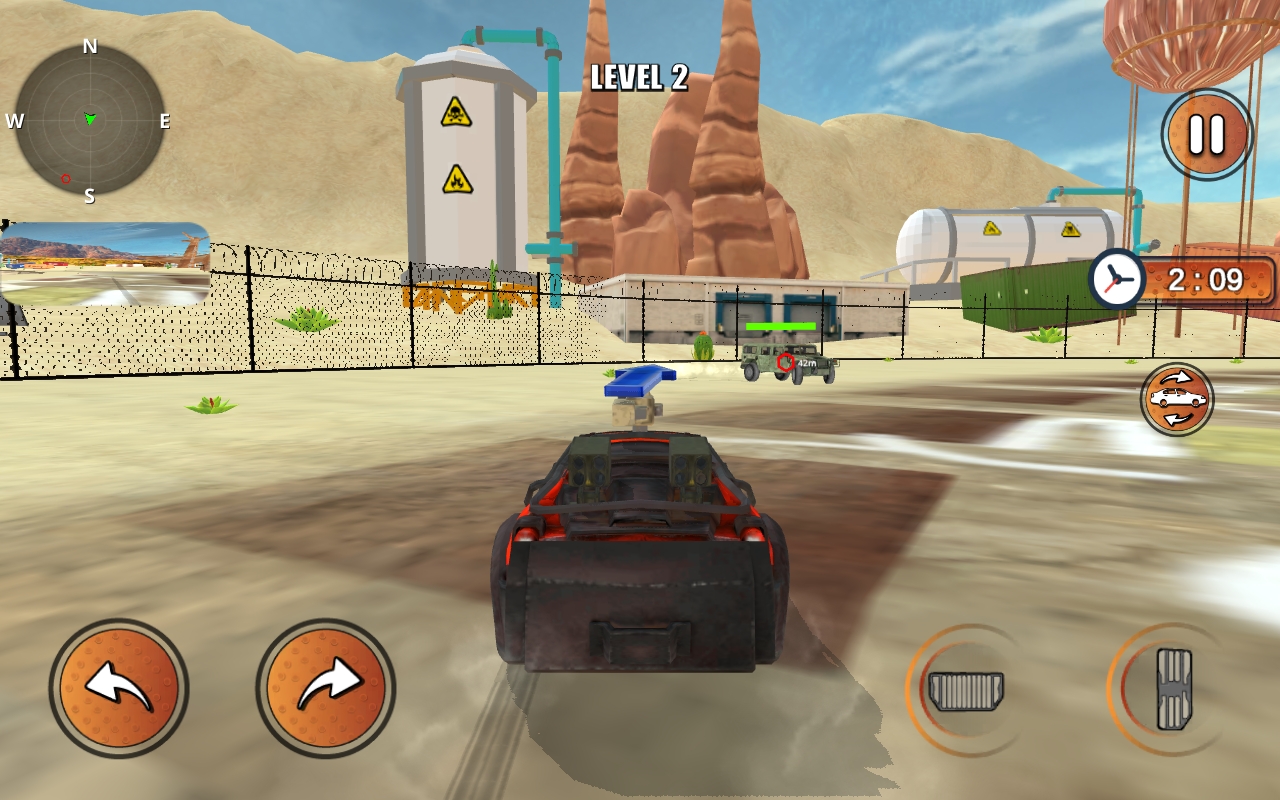Tap the clock icon beside the timer
Viewport: 1280px width, 800px height.
coord(1118,280)
